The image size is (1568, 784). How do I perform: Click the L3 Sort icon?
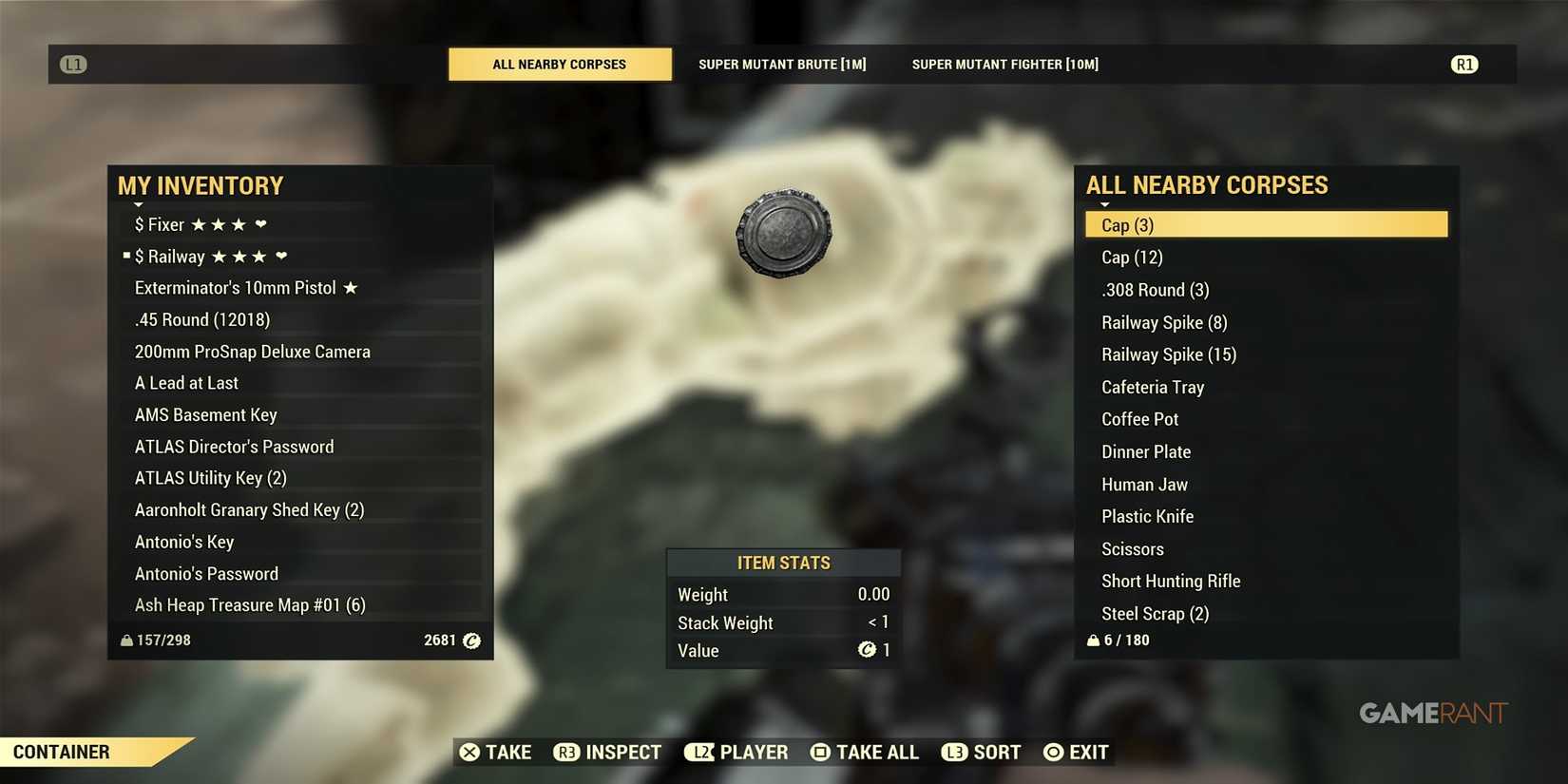point(955,752)
